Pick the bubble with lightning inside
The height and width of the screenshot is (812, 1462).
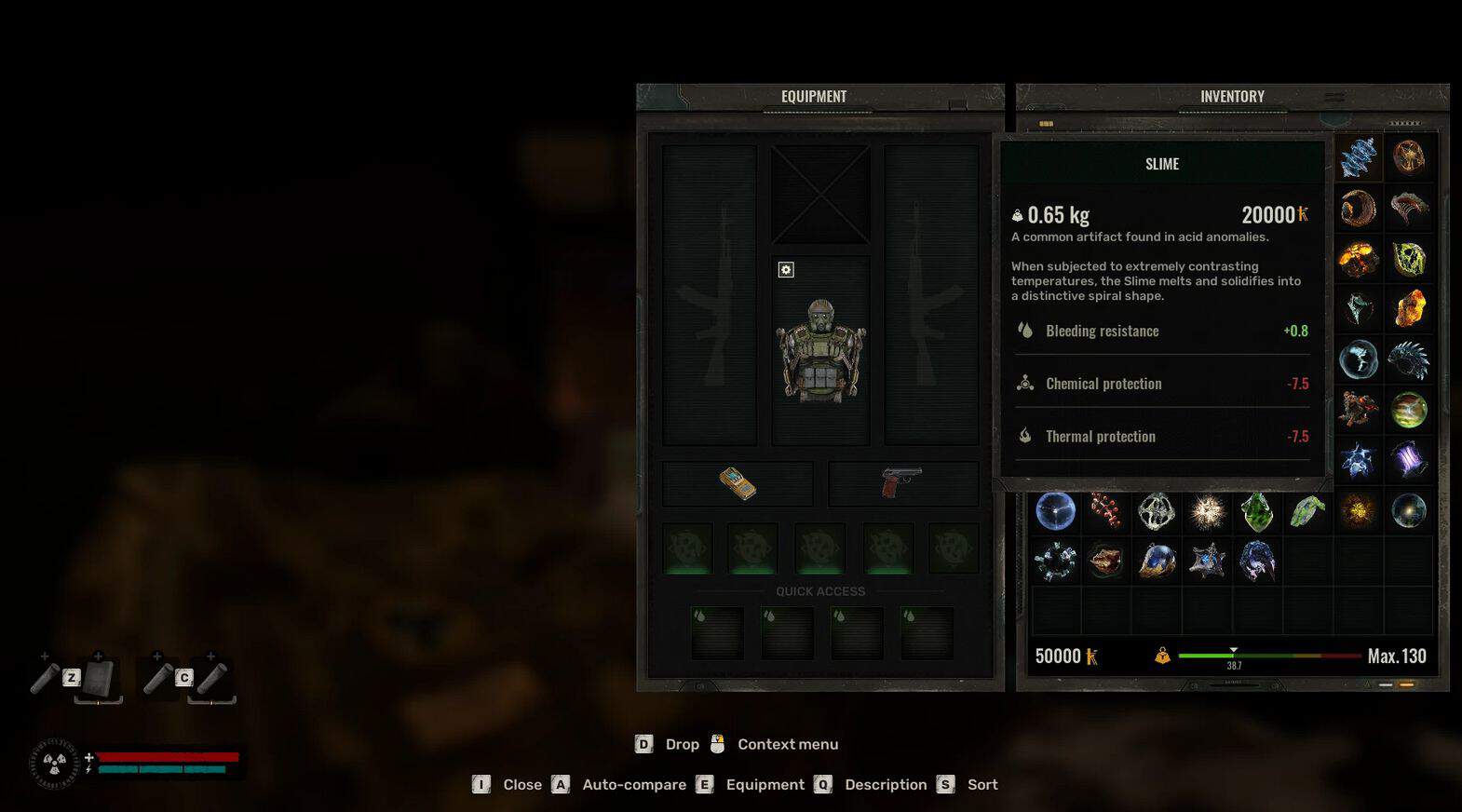coord(1359,359)
